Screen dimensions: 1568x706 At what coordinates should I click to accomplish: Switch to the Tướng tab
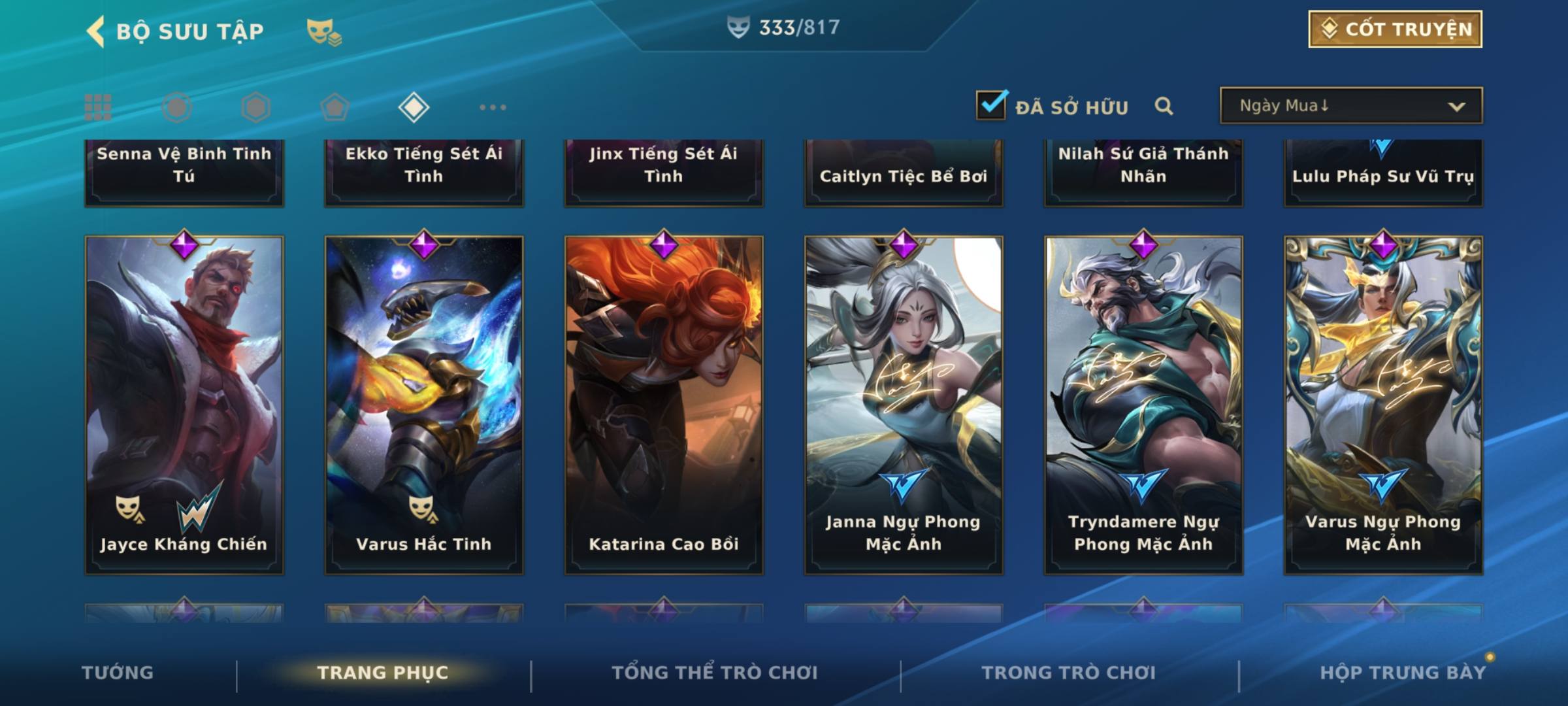(118, 673)
